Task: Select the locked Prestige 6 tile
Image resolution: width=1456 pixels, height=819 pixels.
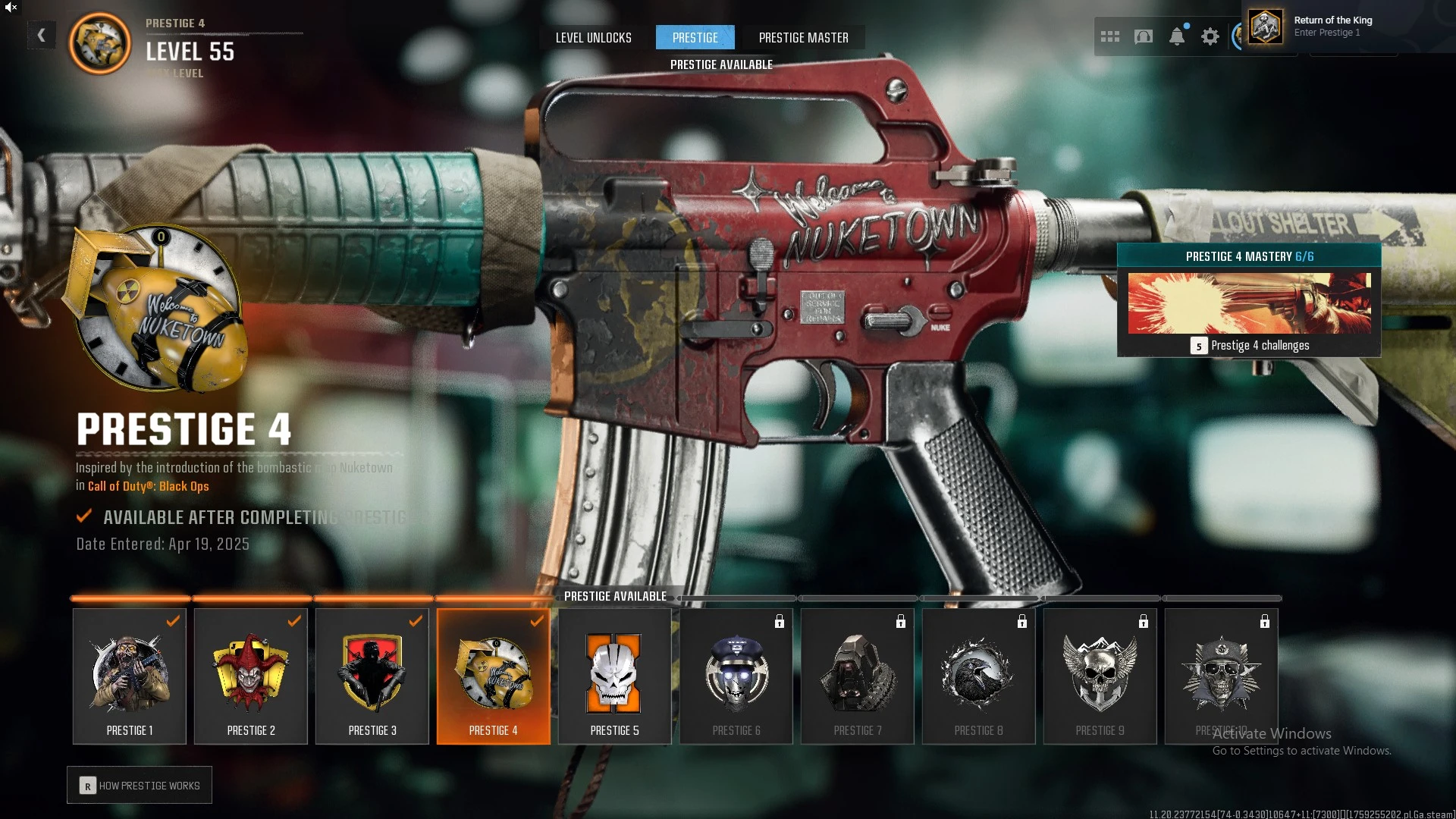Action: pos(736,676)
